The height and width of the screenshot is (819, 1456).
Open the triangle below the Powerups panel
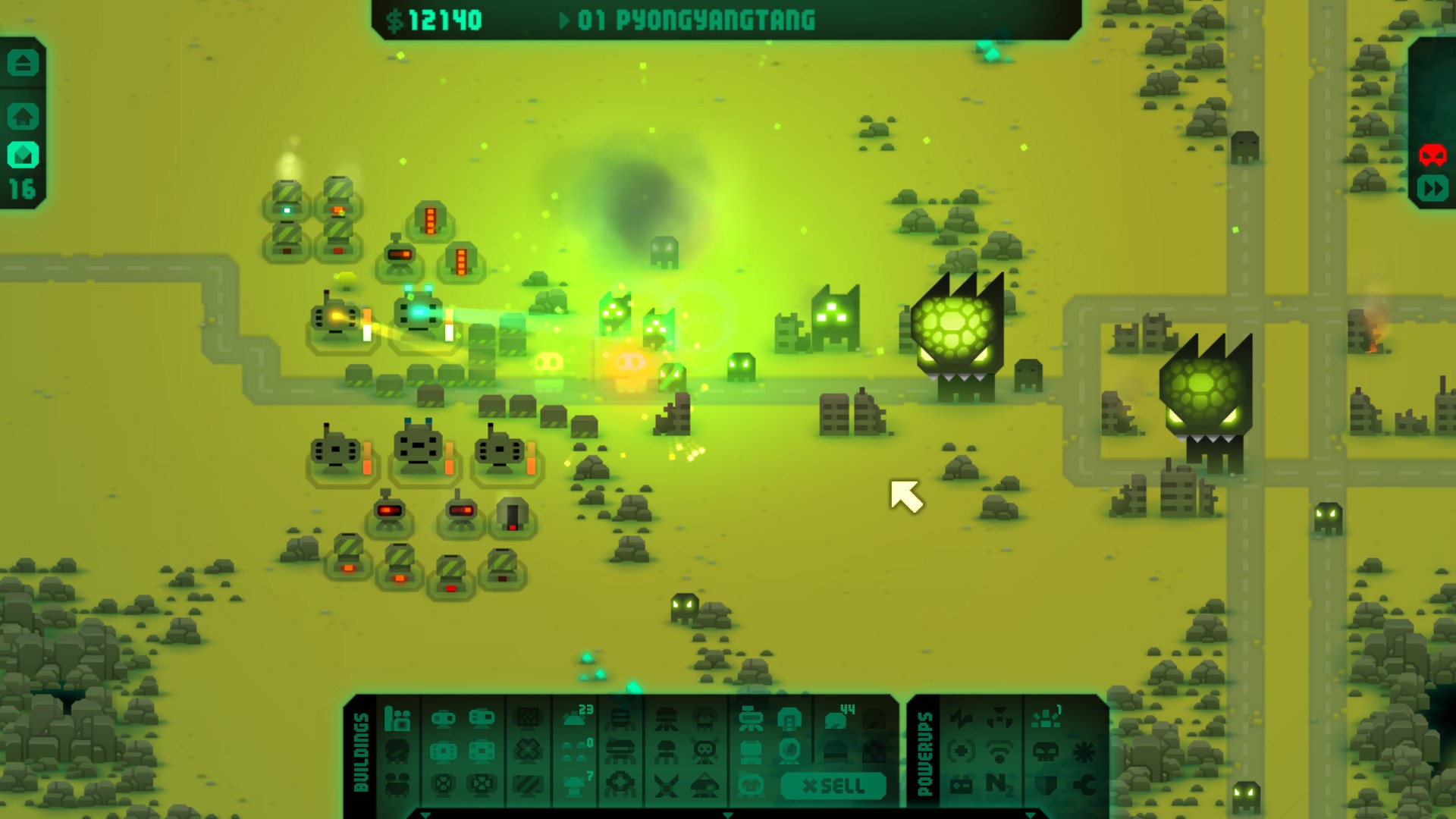pyautogui.click(x=1030, y=817)
